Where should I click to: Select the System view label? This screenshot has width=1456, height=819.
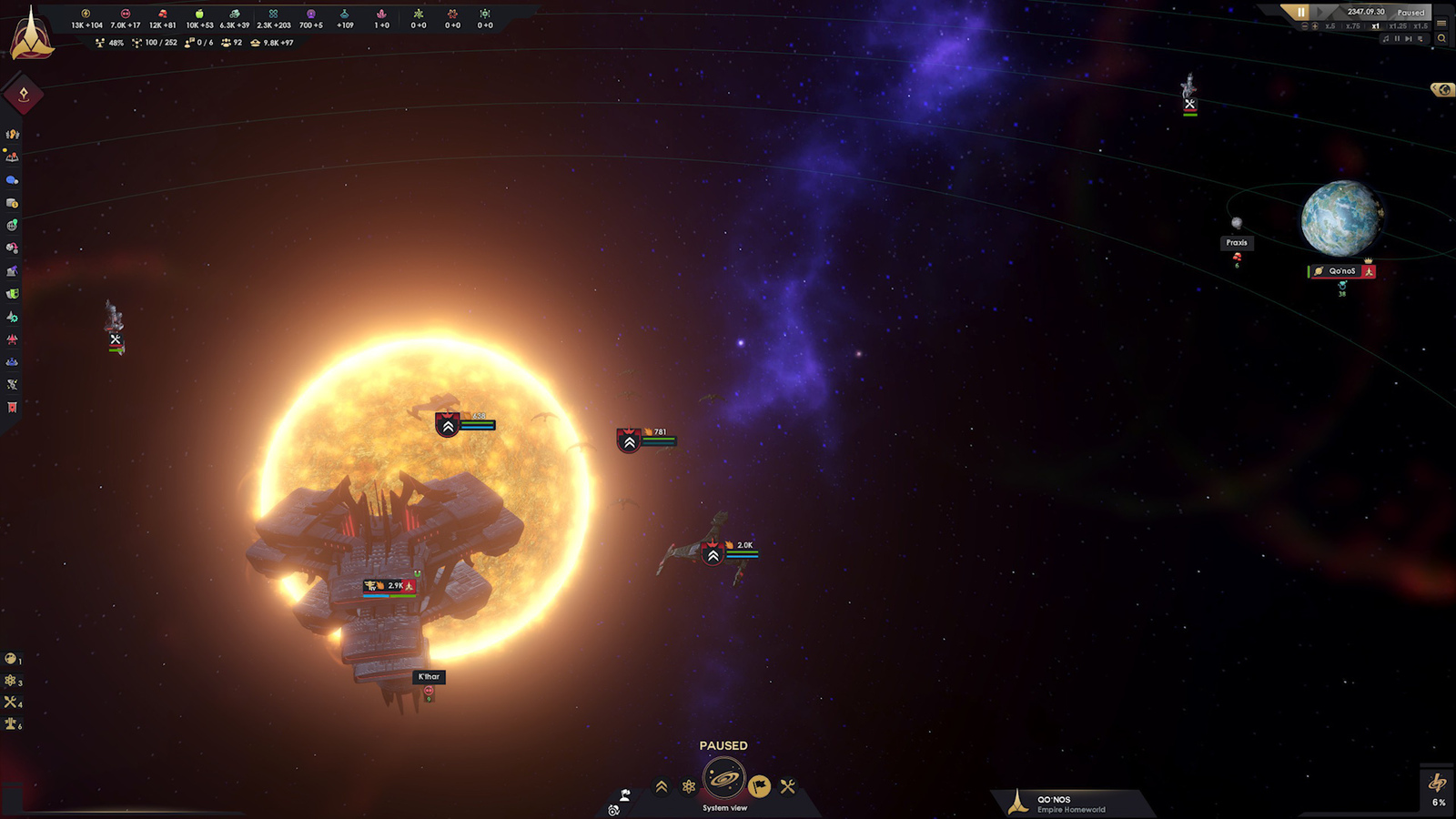coord(725,806)
